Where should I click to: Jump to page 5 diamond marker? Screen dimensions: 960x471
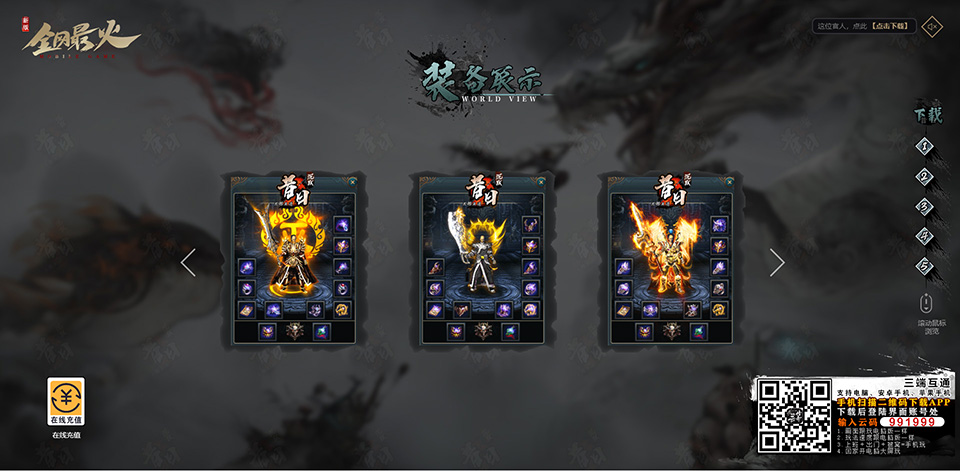(x=926, y=266)
